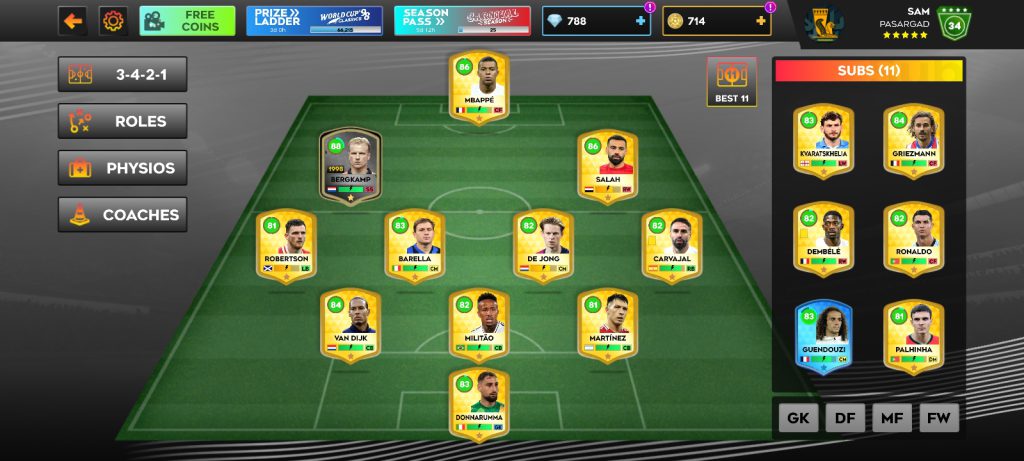The width and height of the screenshot is (1024, 461).
Task: Open the Physios menu
Action: click(122, 168)
